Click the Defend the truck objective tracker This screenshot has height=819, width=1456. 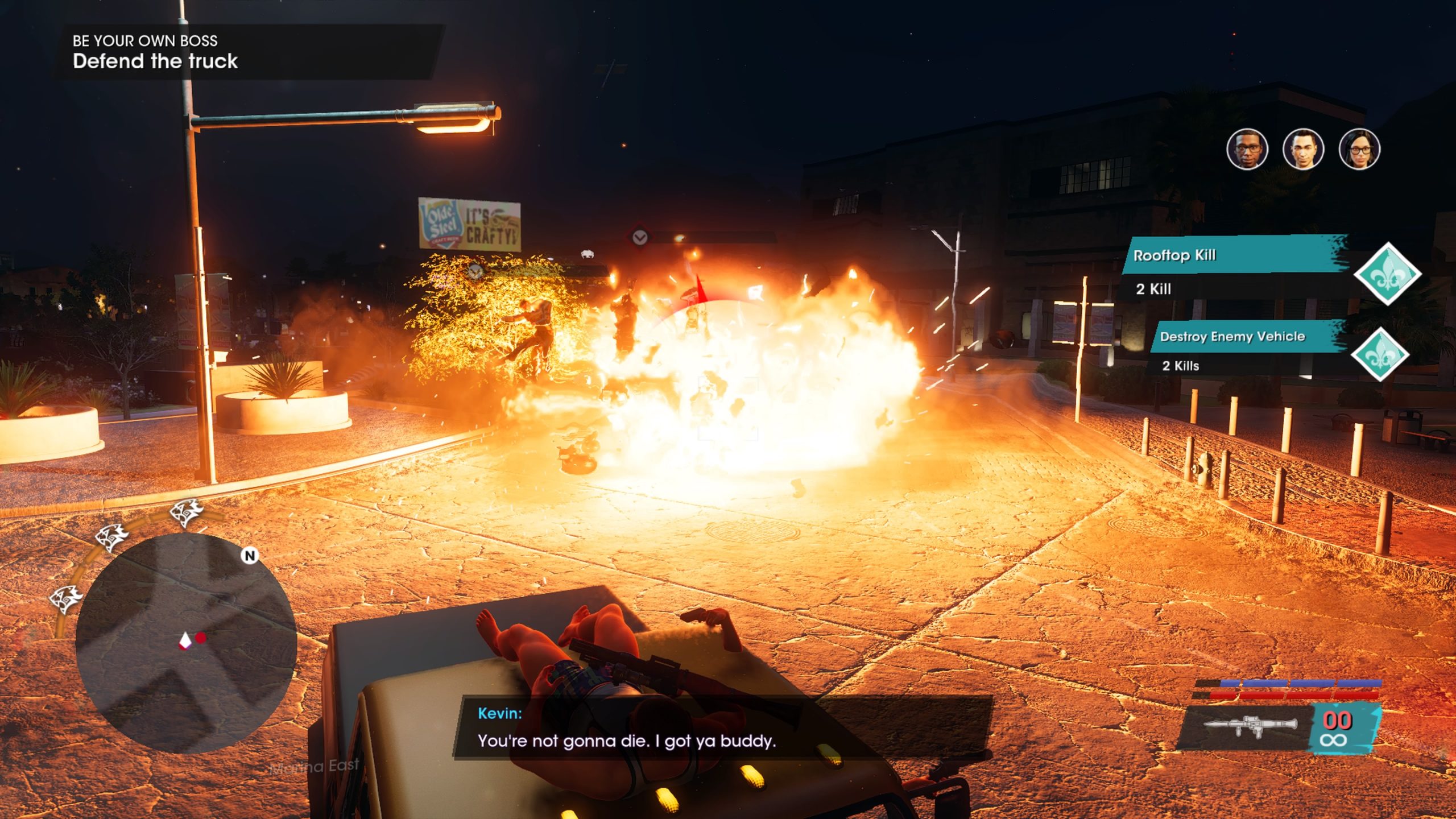point(155,61)
